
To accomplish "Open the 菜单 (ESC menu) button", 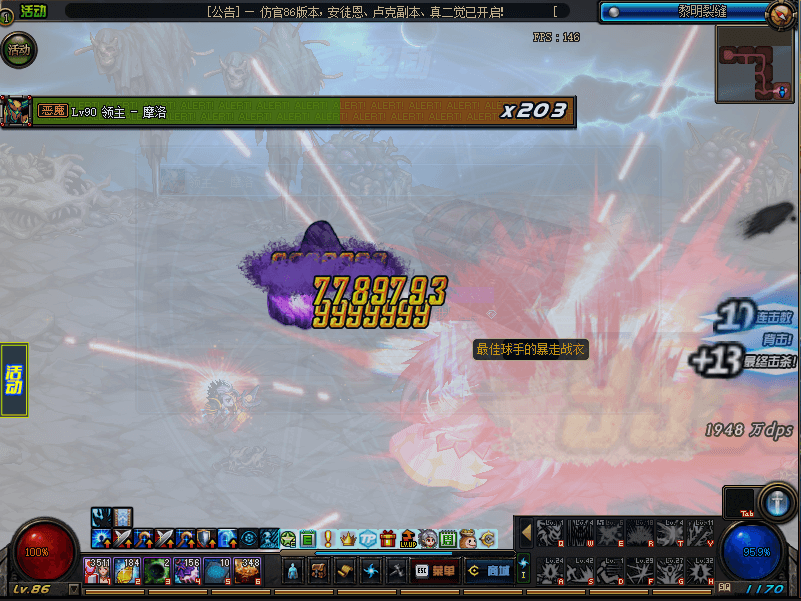I will (434, 570).
